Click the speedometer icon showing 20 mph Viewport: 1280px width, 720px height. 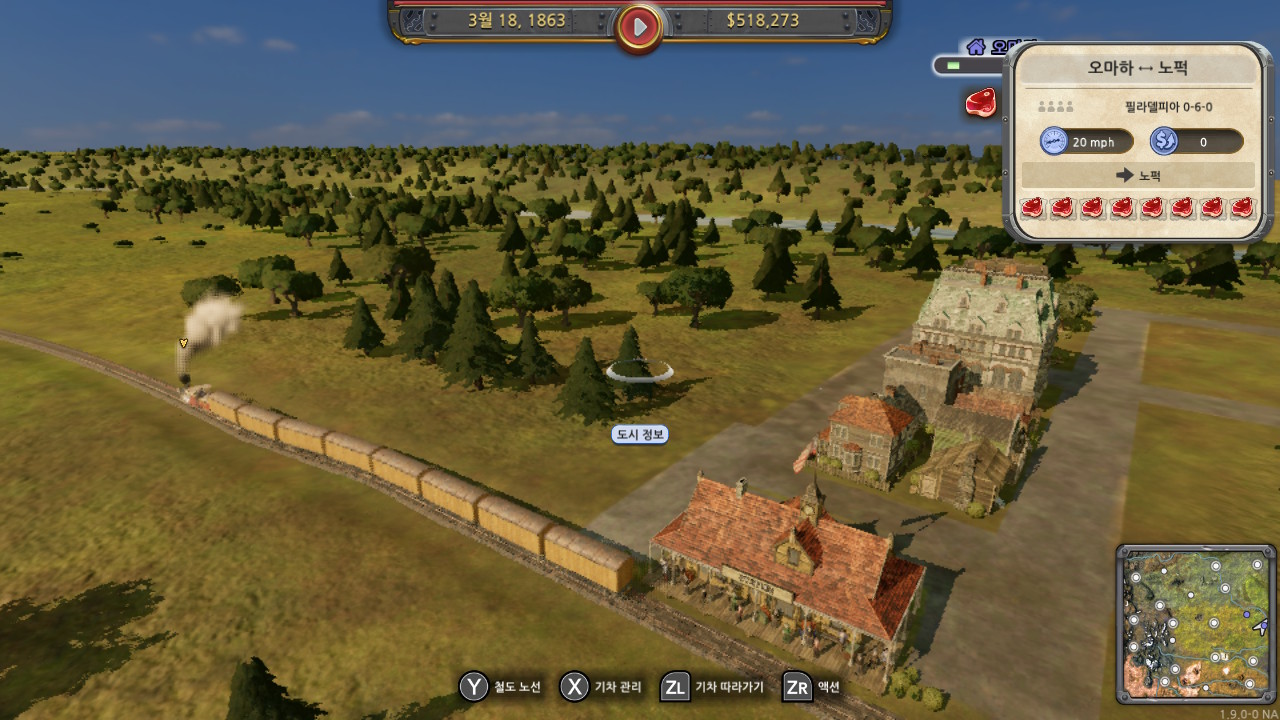pos(1054,141)
